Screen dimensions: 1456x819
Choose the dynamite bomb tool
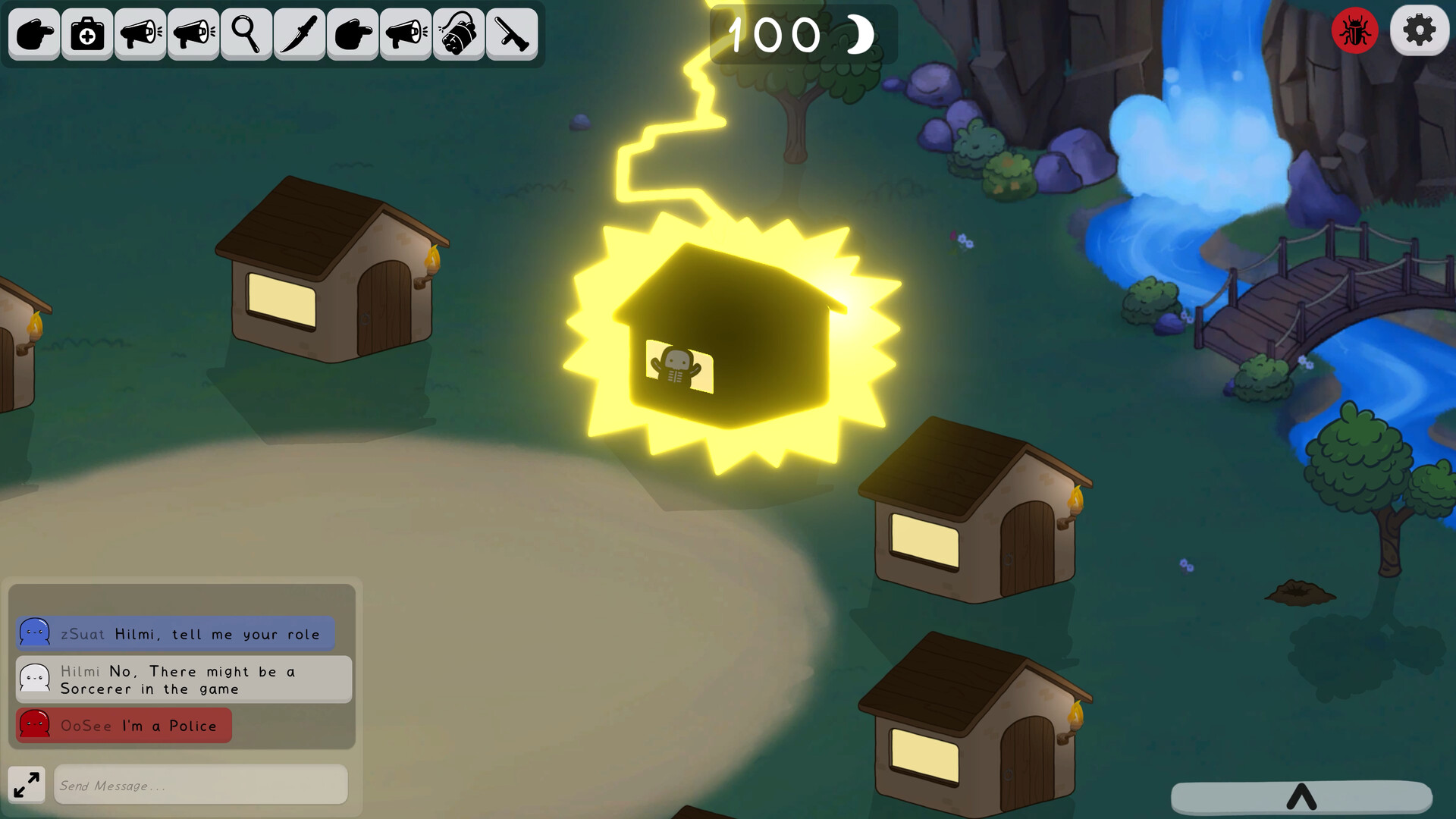(x=458, y=33)
